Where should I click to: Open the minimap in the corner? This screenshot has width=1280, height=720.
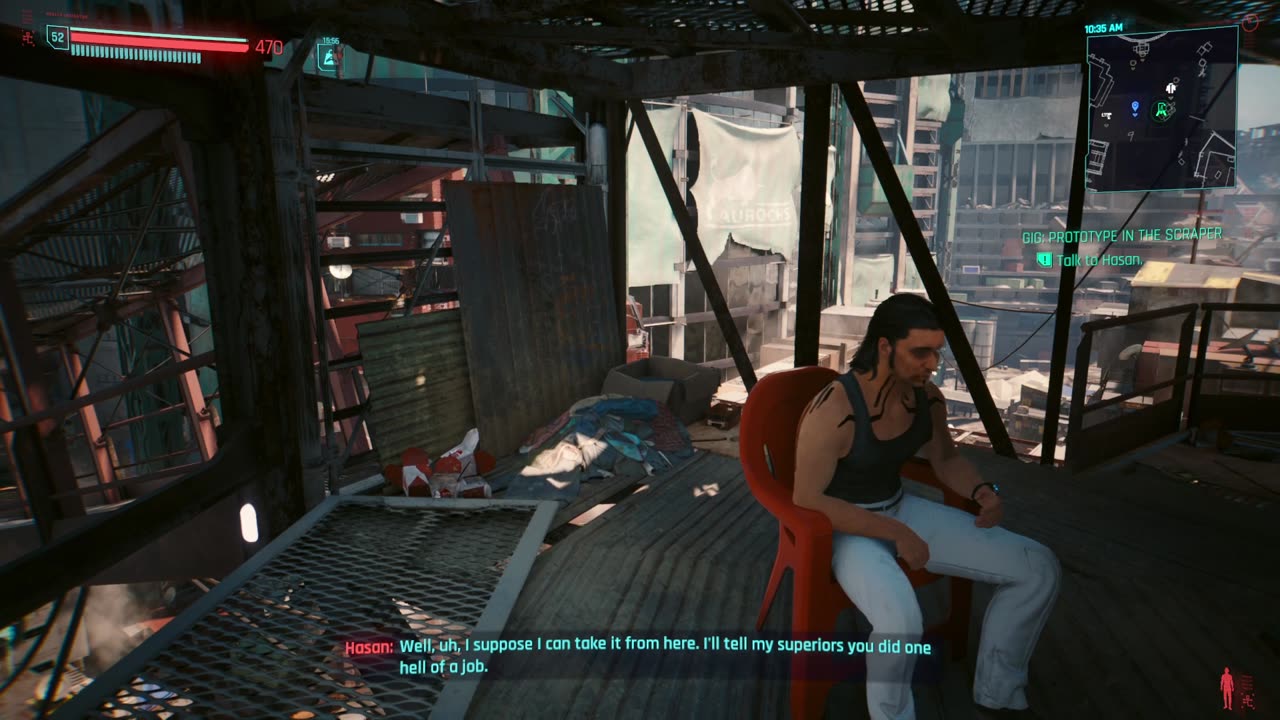coord(1162,108)
